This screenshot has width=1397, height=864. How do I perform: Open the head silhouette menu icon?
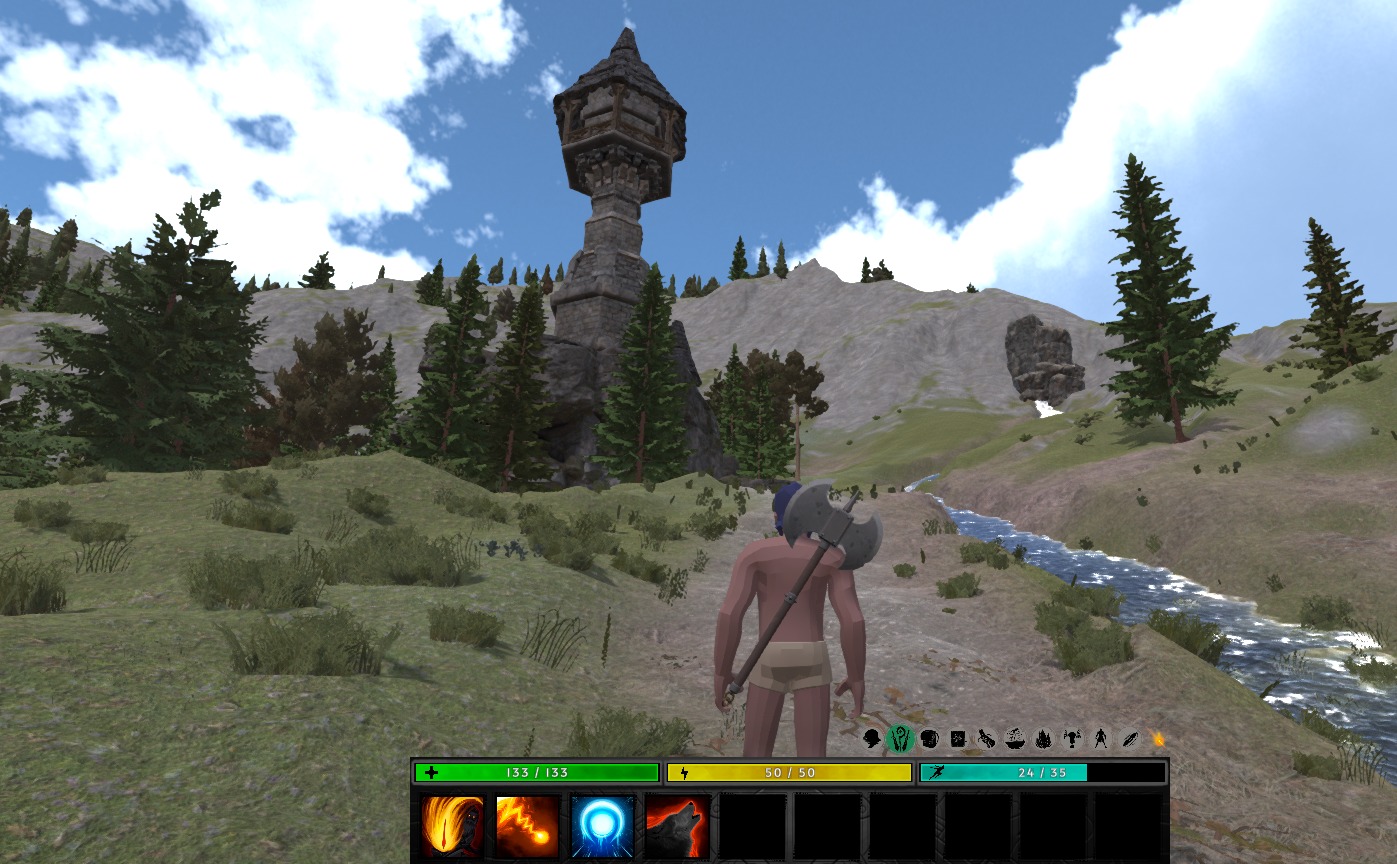point(872,739)
